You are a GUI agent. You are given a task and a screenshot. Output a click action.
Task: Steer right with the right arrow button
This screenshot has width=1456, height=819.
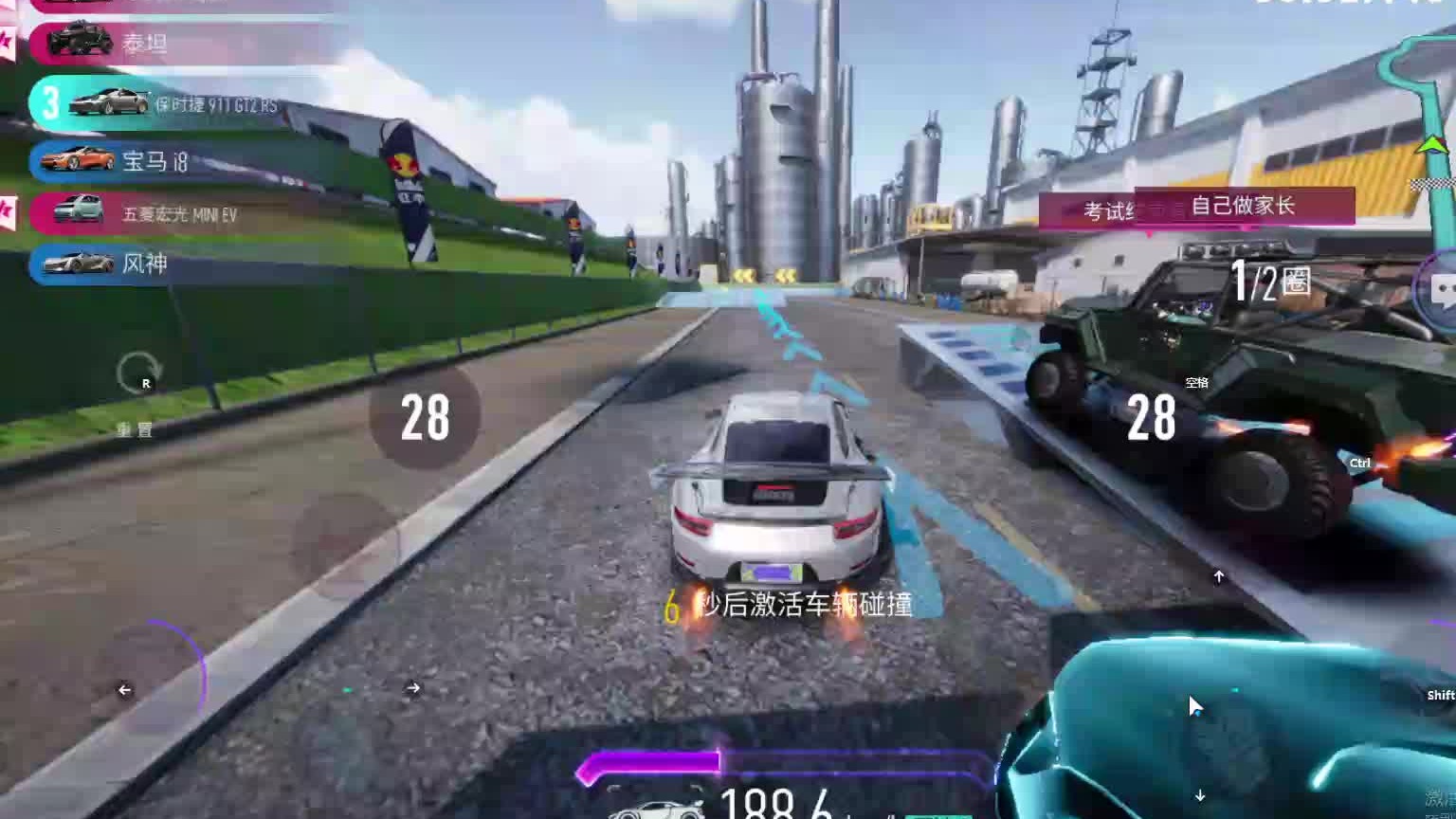click(x=413, y=688)
